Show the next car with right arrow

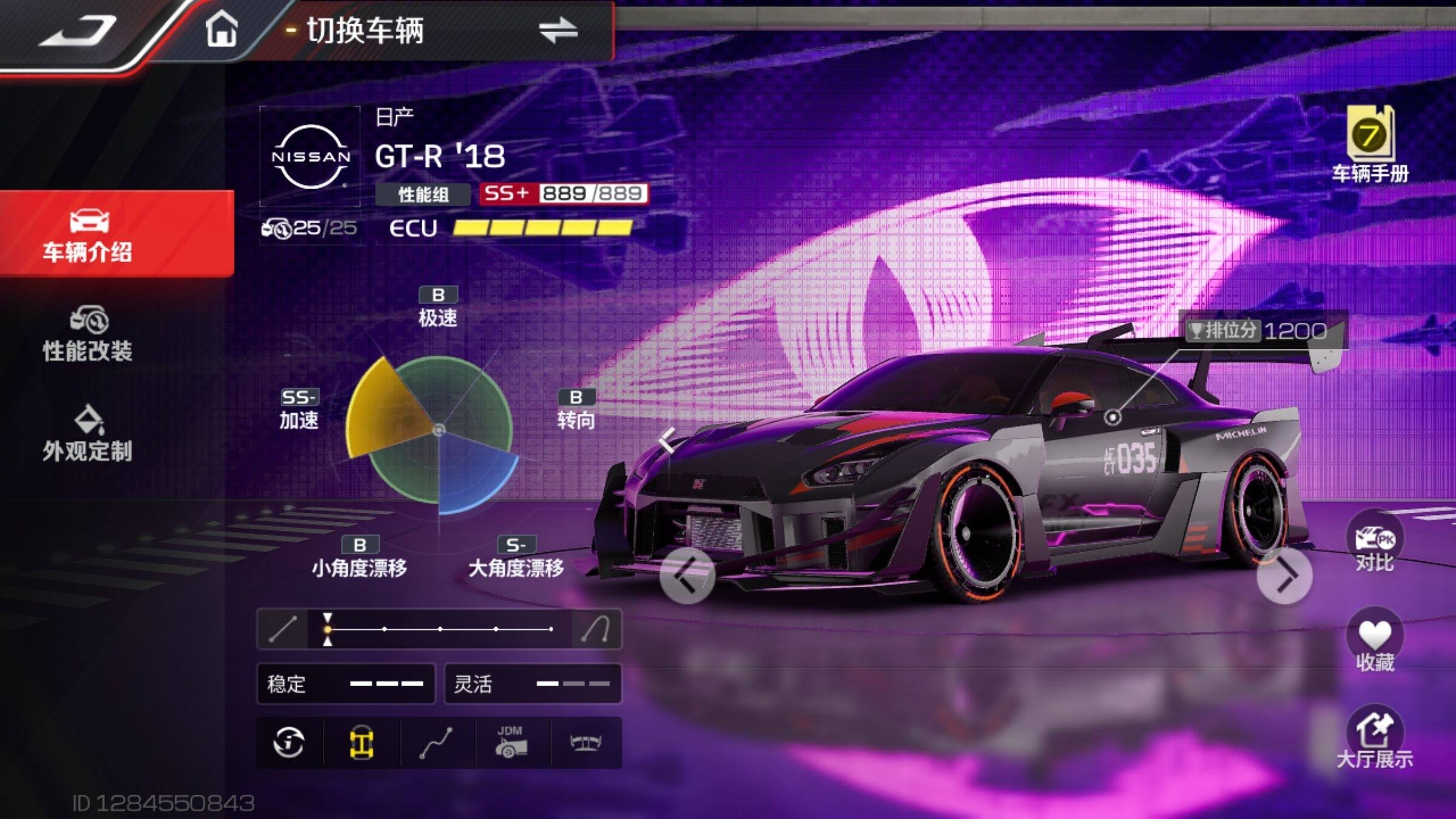(x=1284, y=576)
